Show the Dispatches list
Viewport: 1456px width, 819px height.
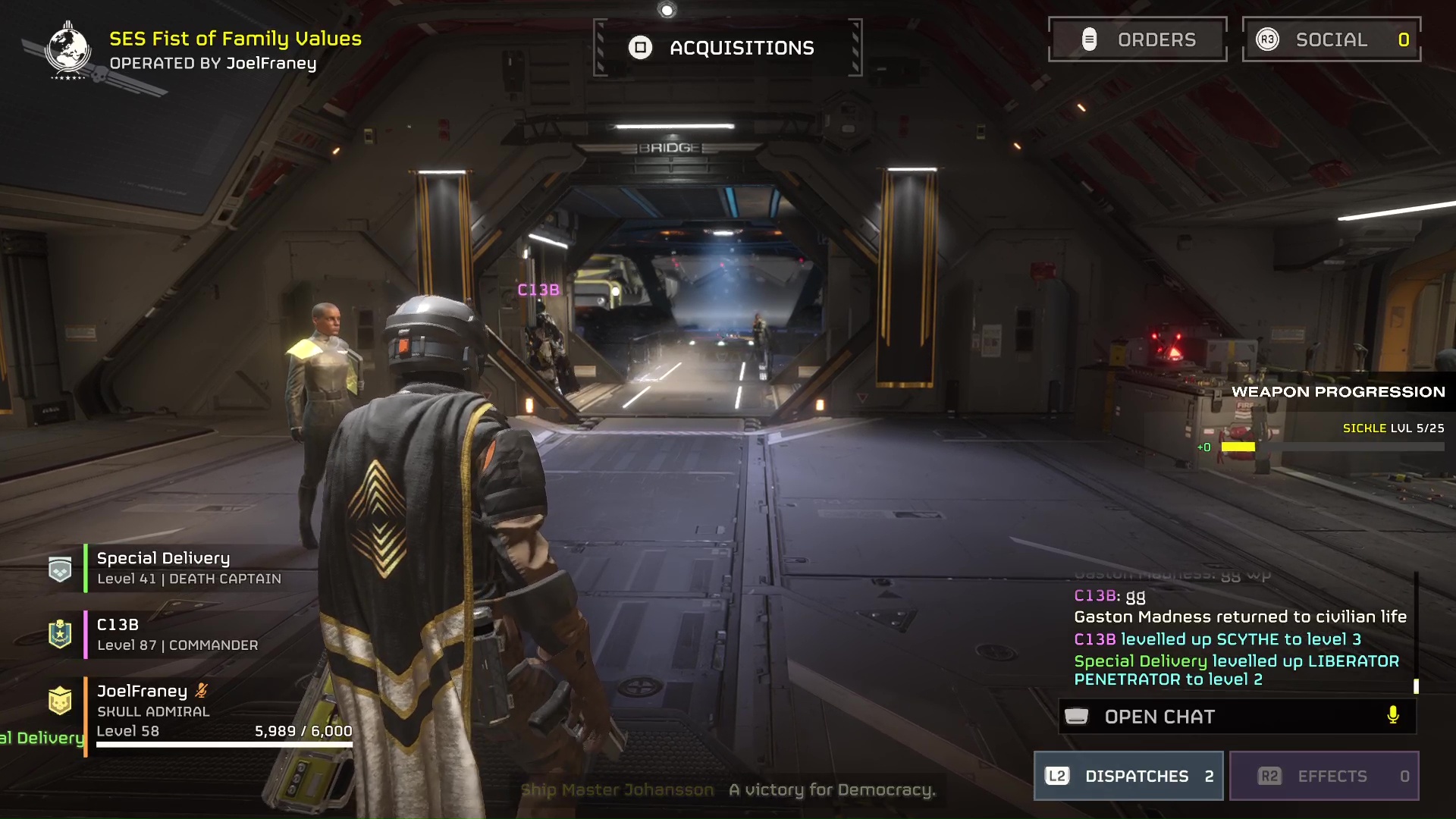pos(1128,776)
